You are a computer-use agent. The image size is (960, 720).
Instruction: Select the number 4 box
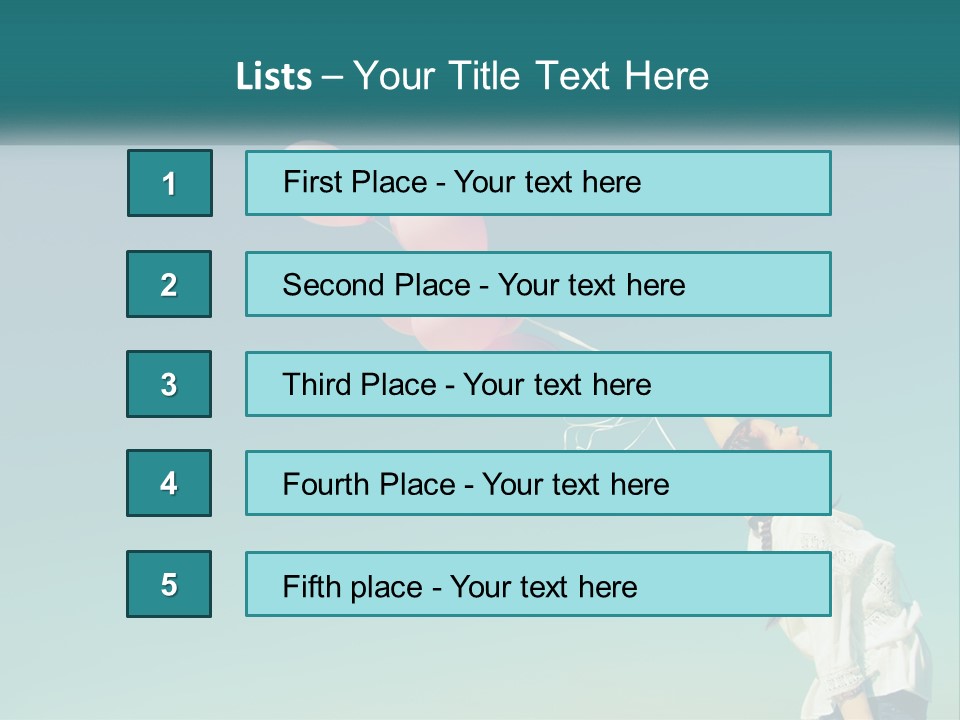pos(169,483)
